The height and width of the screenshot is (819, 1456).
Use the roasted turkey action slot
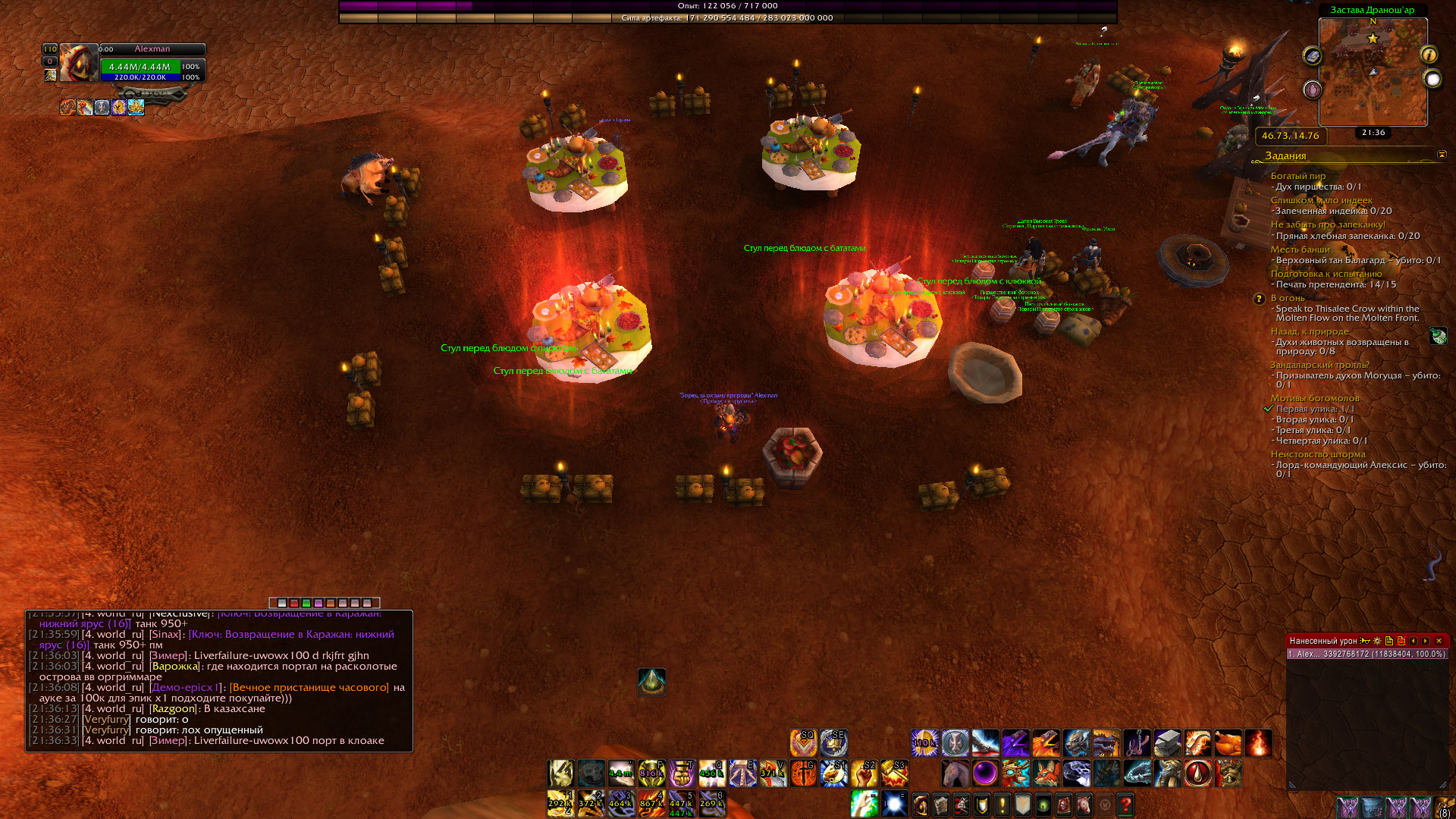[x=1228, y=743]
